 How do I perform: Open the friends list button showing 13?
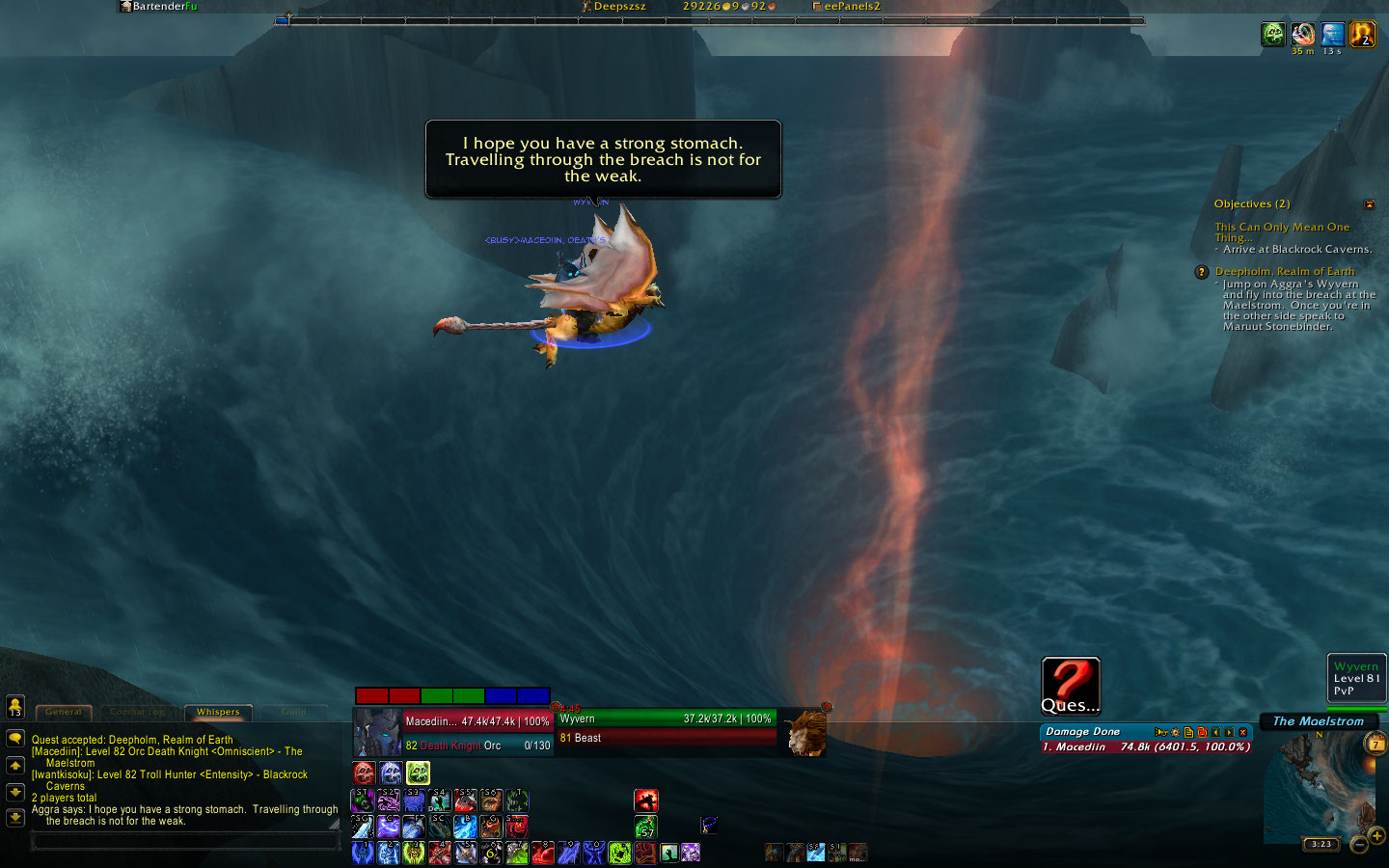click(15, 707)
